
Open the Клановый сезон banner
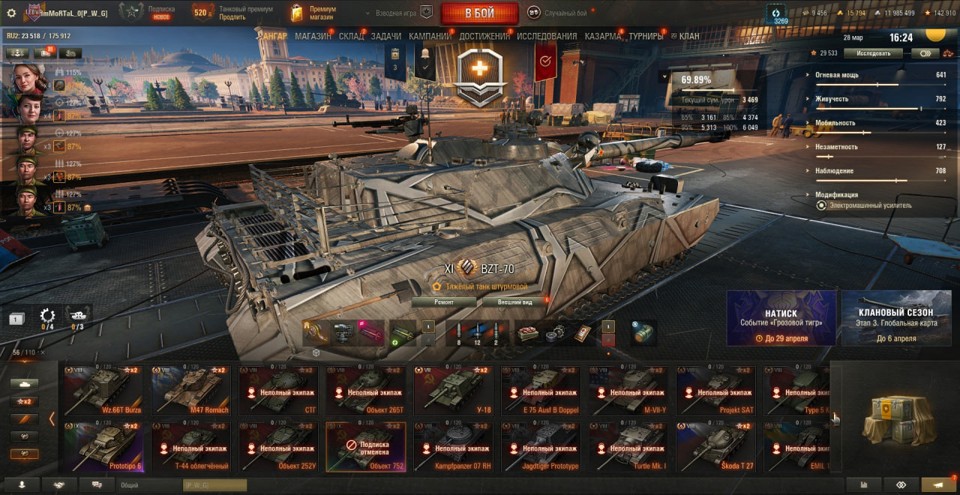(x=895, y=318)
